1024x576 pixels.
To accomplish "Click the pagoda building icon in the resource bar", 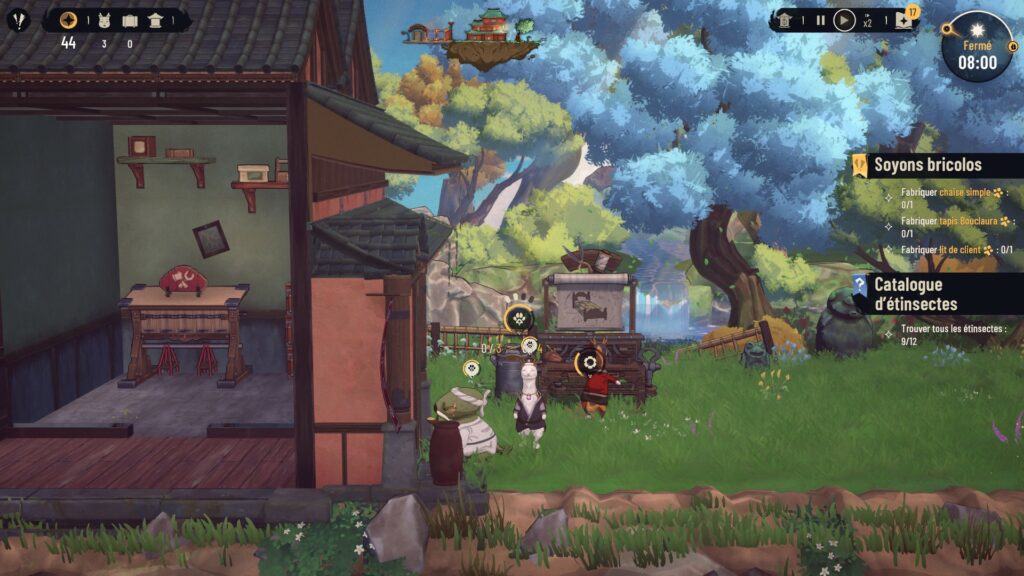I will coord(155,20).
